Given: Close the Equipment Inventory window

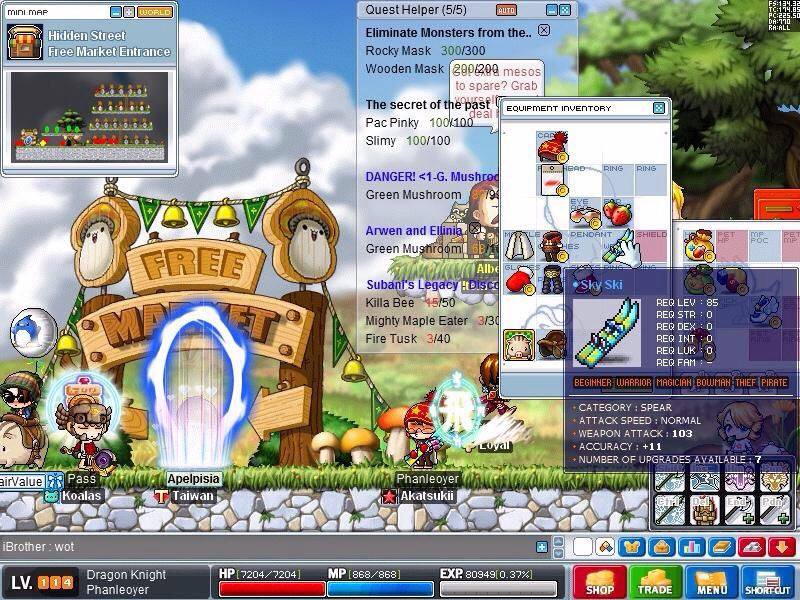Looking at the screenshot, I should coord(659,108).
